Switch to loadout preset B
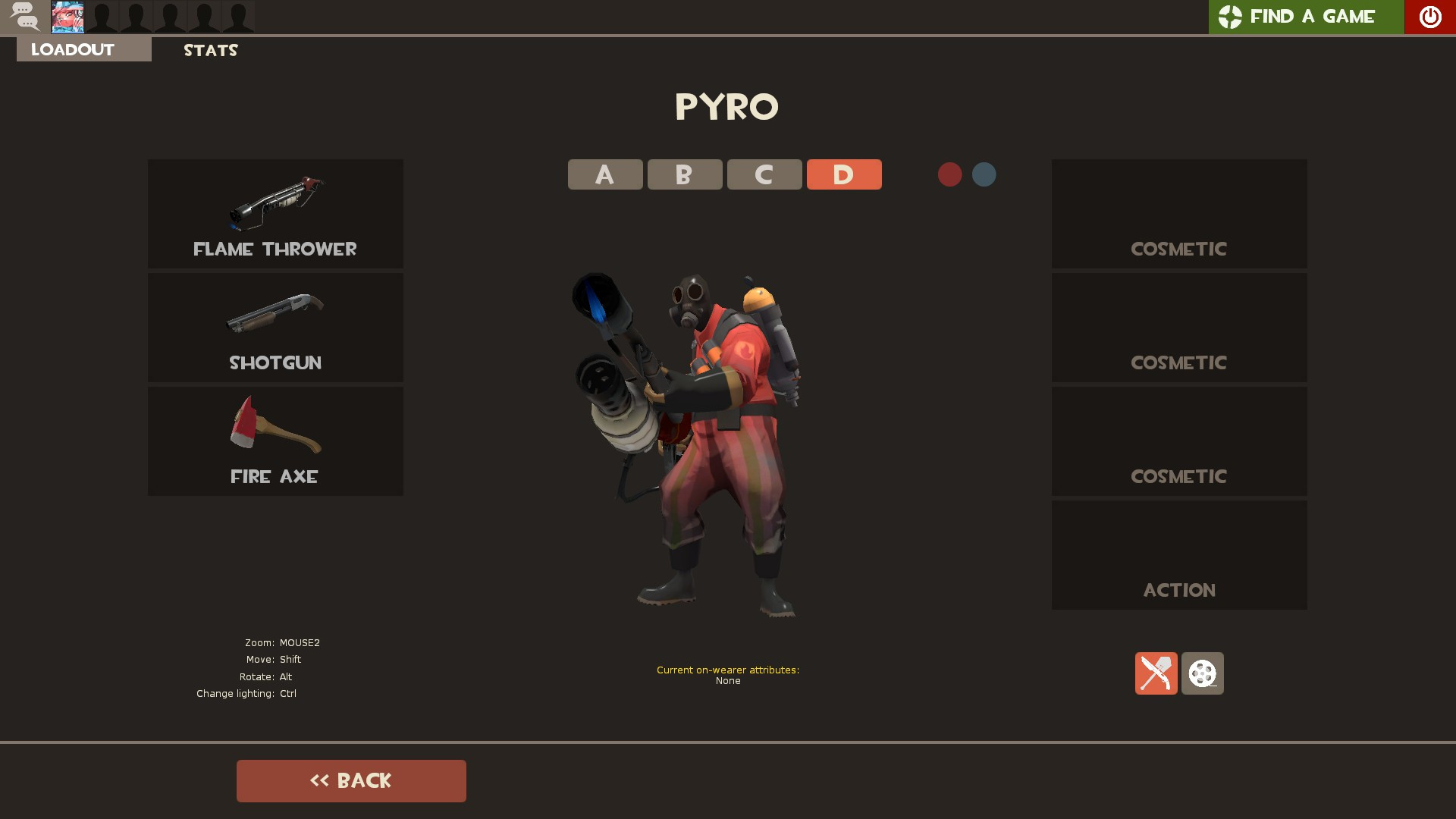1456x819 pixels. (684, 174)
